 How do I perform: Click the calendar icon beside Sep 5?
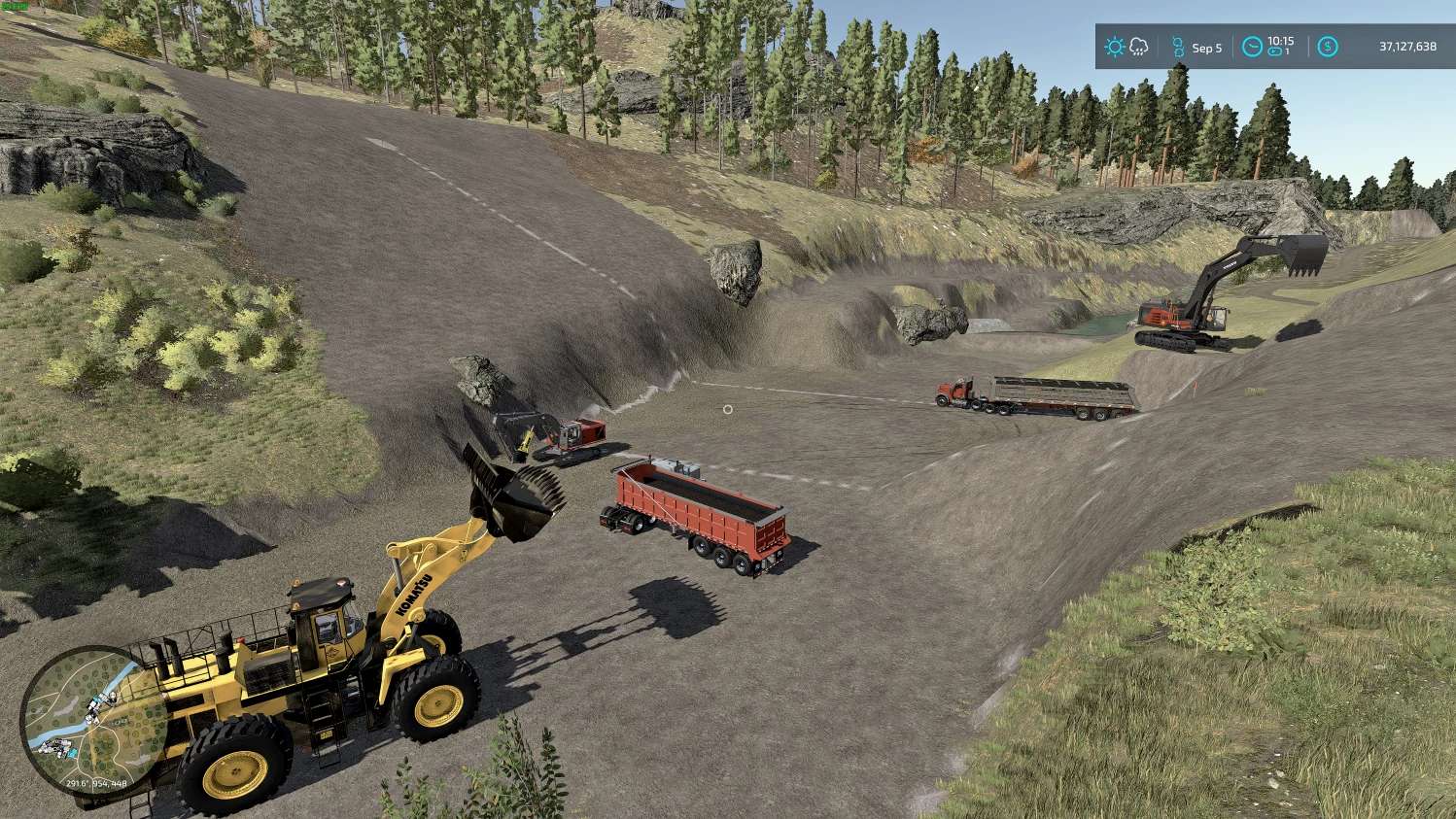point(1178,47)
